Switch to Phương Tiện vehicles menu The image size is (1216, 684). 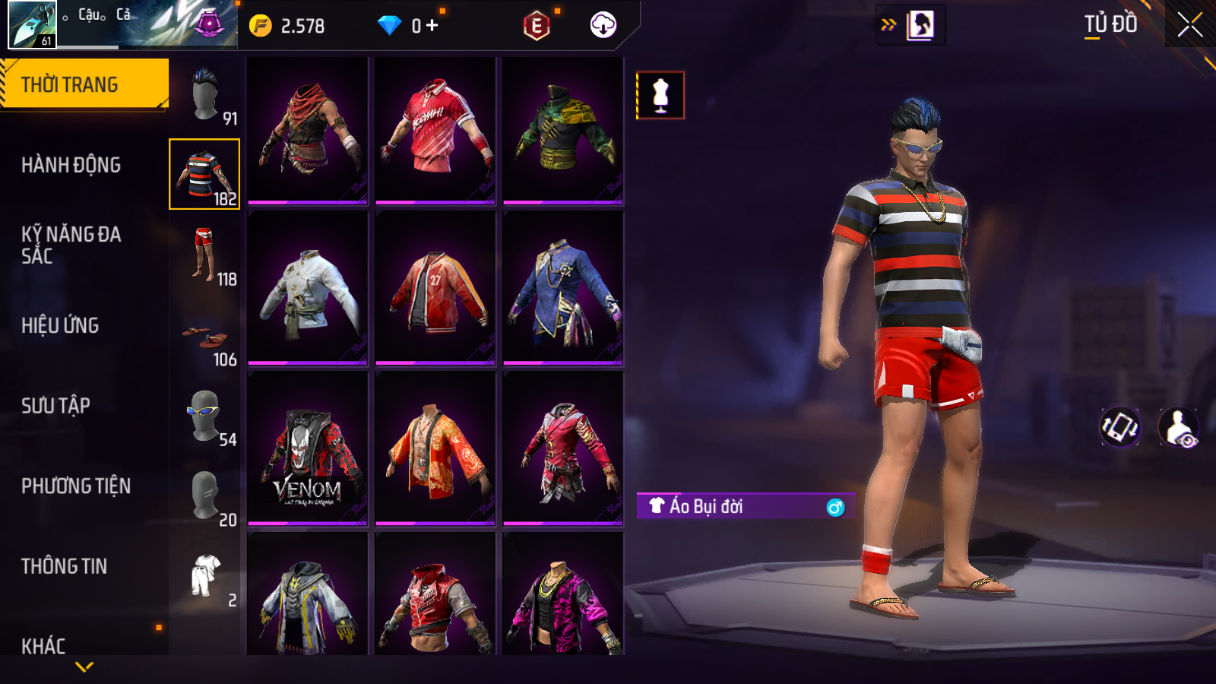point(76,486)
